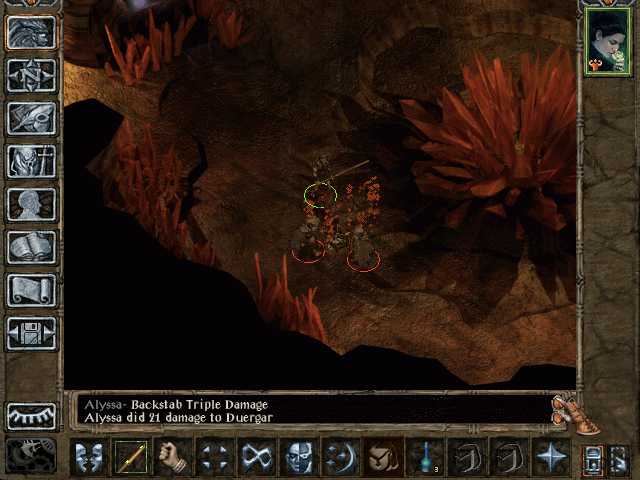640x480 pixels.
Task: Click the rest button with the closed eye
Action: [x=32, y=416]
